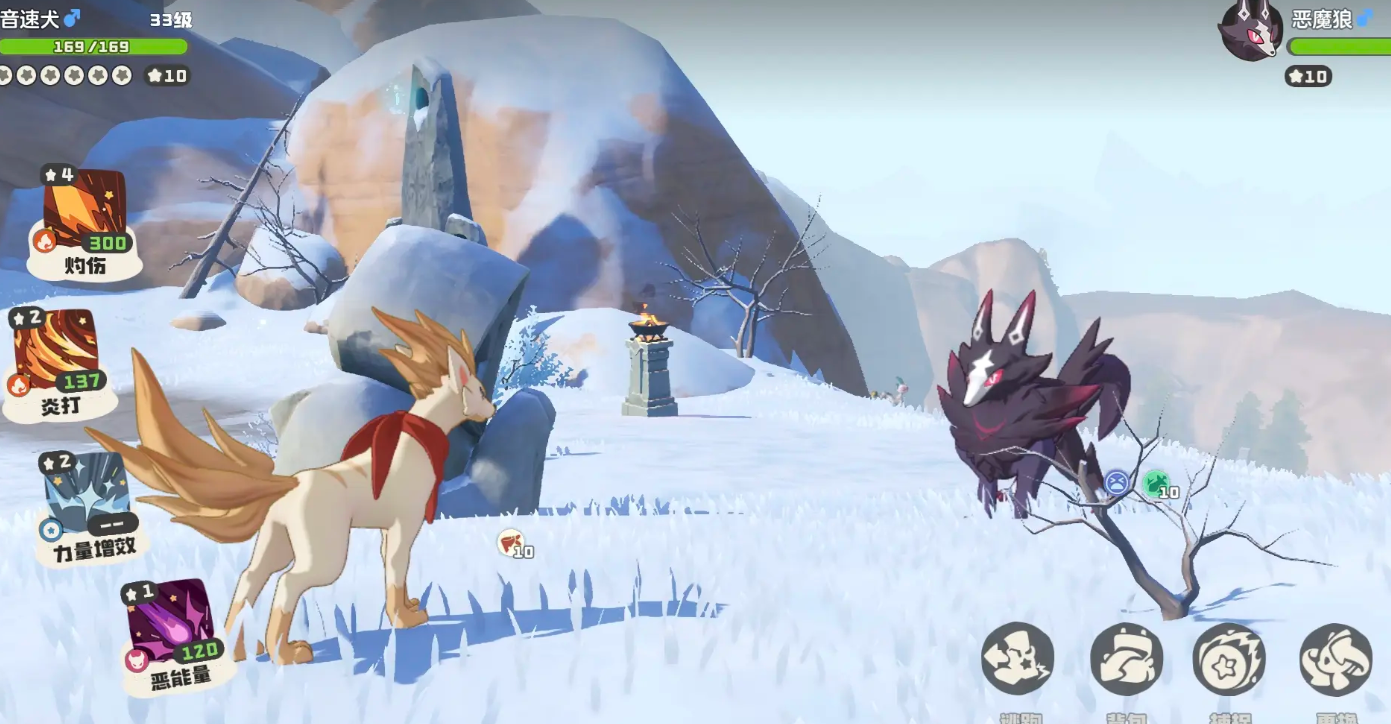Tap the 逃跑 flee button
The width and height of the screenshot is (1391, 724).
(1017, 659)
